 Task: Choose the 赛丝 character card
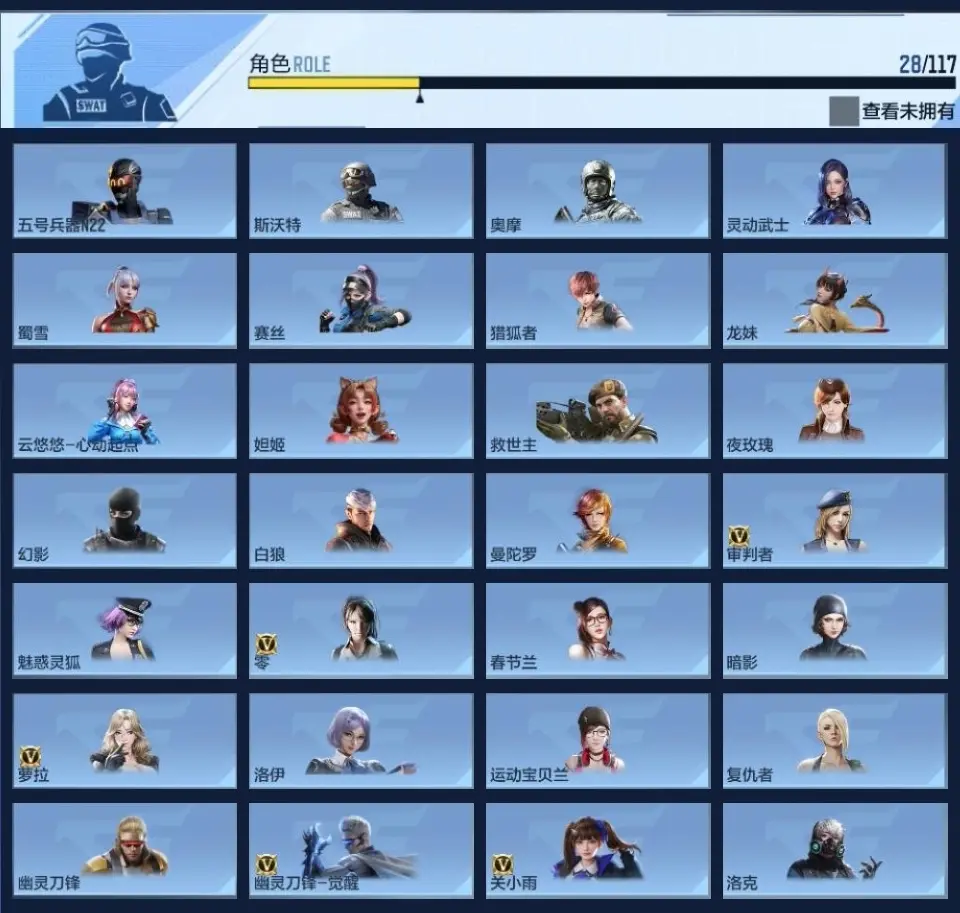(x=361, y=300)
